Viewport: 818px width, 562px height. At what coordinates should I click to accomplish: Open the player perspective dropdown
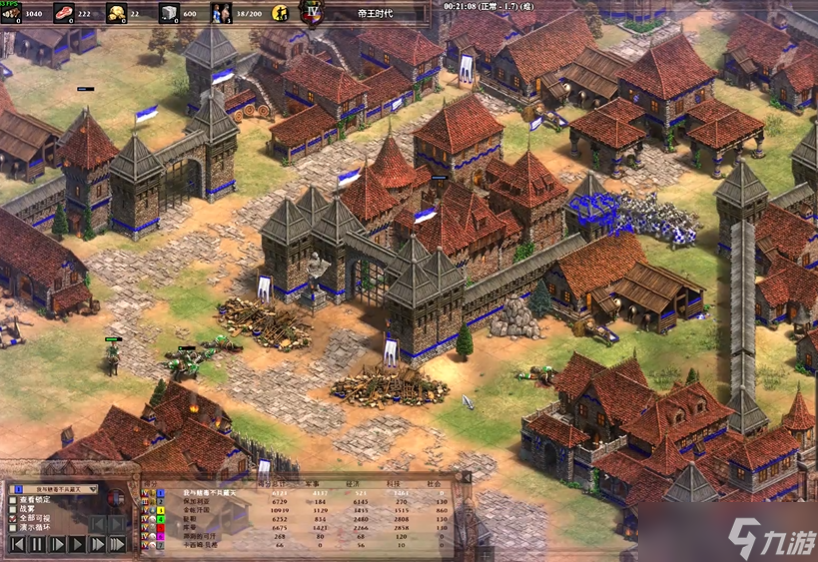54,489
